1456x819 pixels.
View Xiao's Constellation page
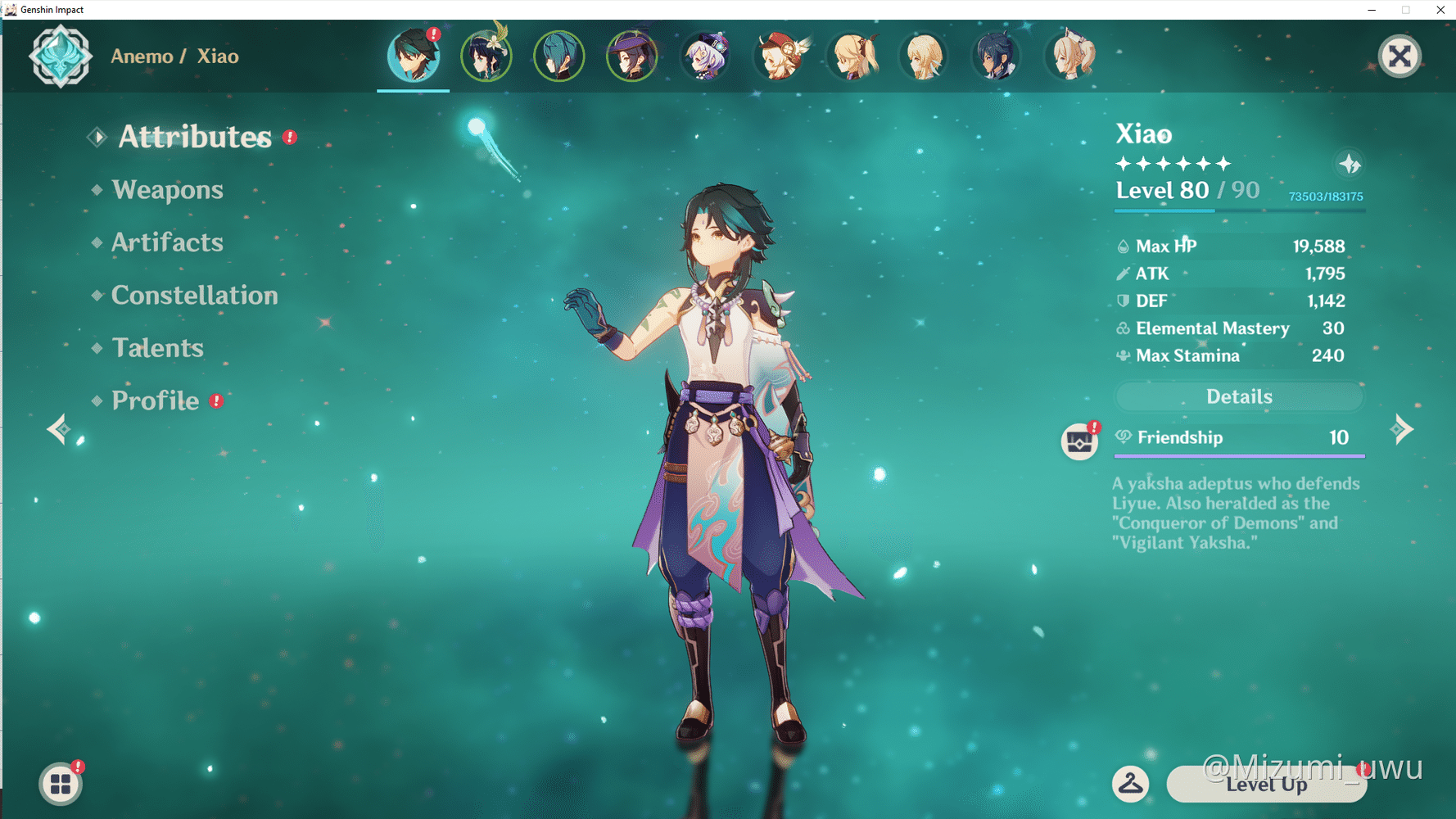click(194, 295)
